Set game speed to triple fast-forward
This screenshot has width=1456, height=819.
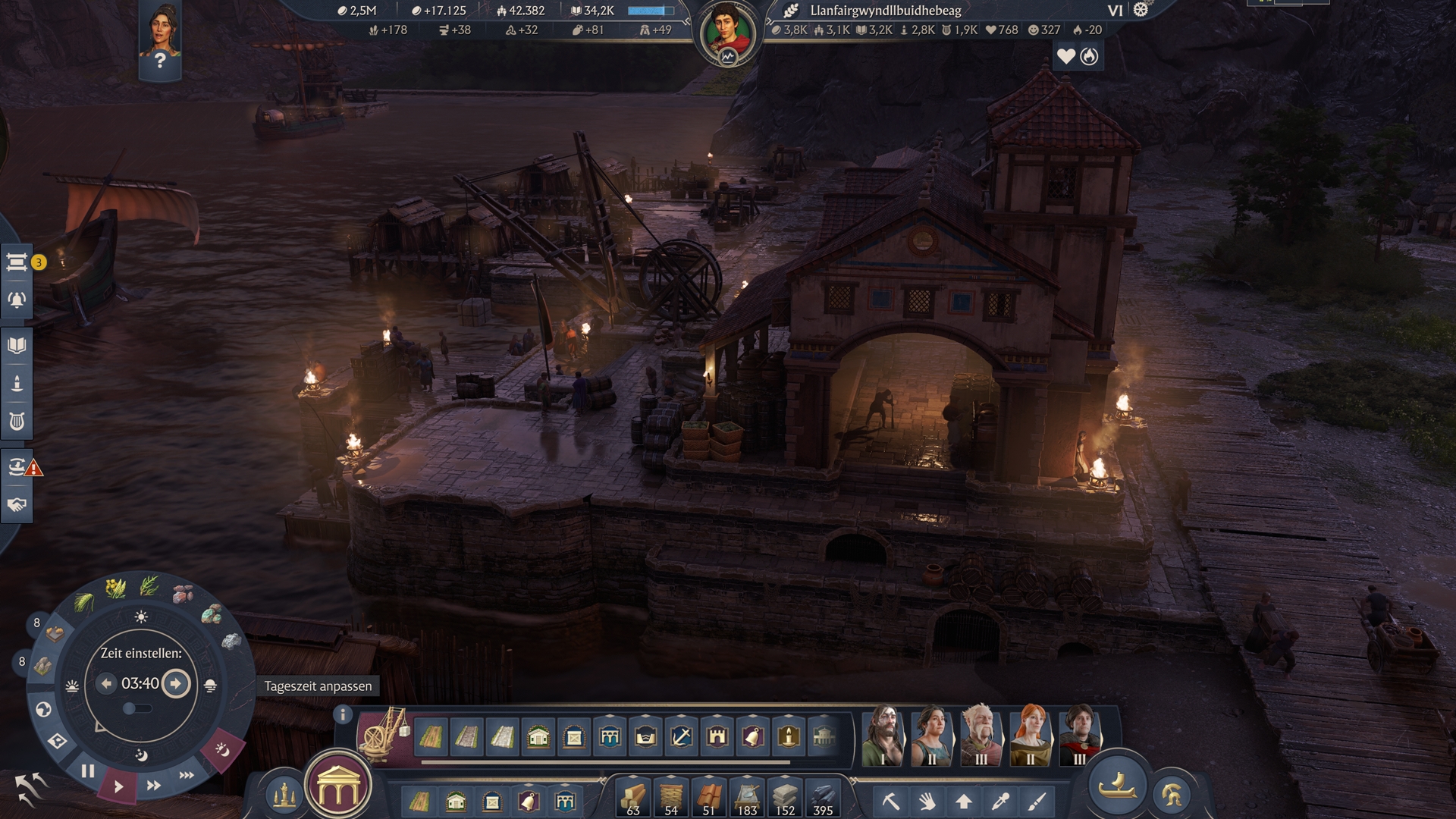coord(187,775)
